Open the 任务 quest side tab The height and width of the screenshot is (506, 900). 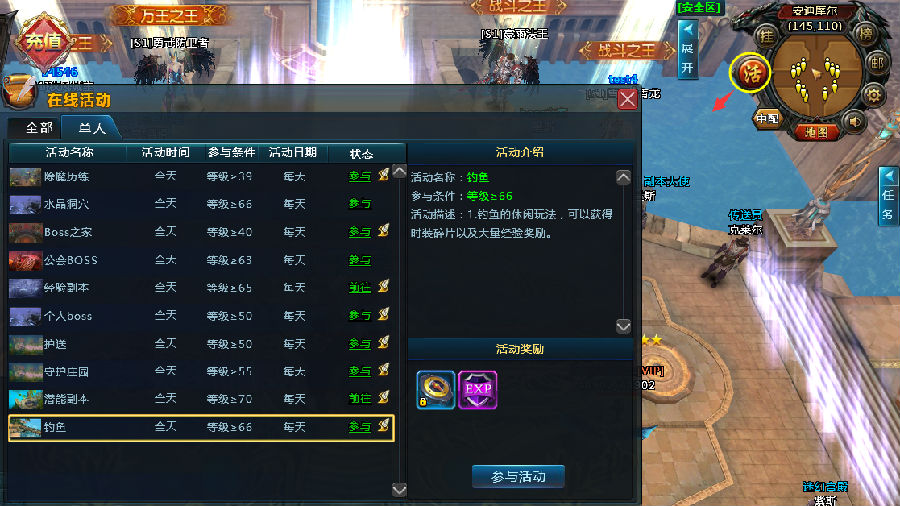click(888, 195)
